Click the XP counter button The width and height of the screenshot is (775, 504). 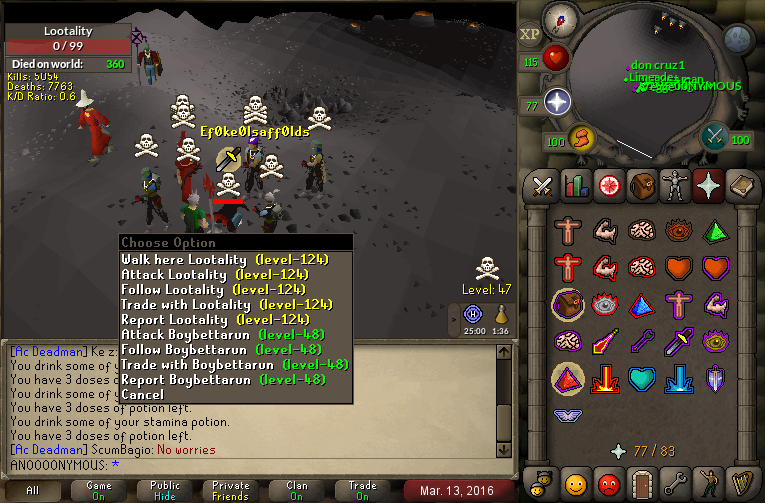[x=529, y=33]
